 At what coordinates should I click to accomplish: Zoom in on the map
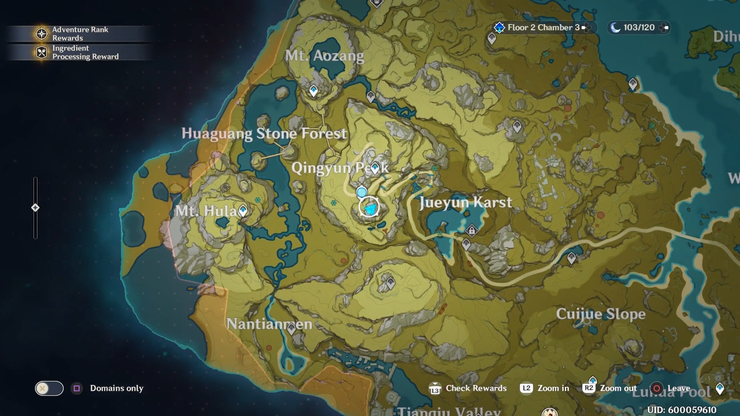(x=544, y=388)
